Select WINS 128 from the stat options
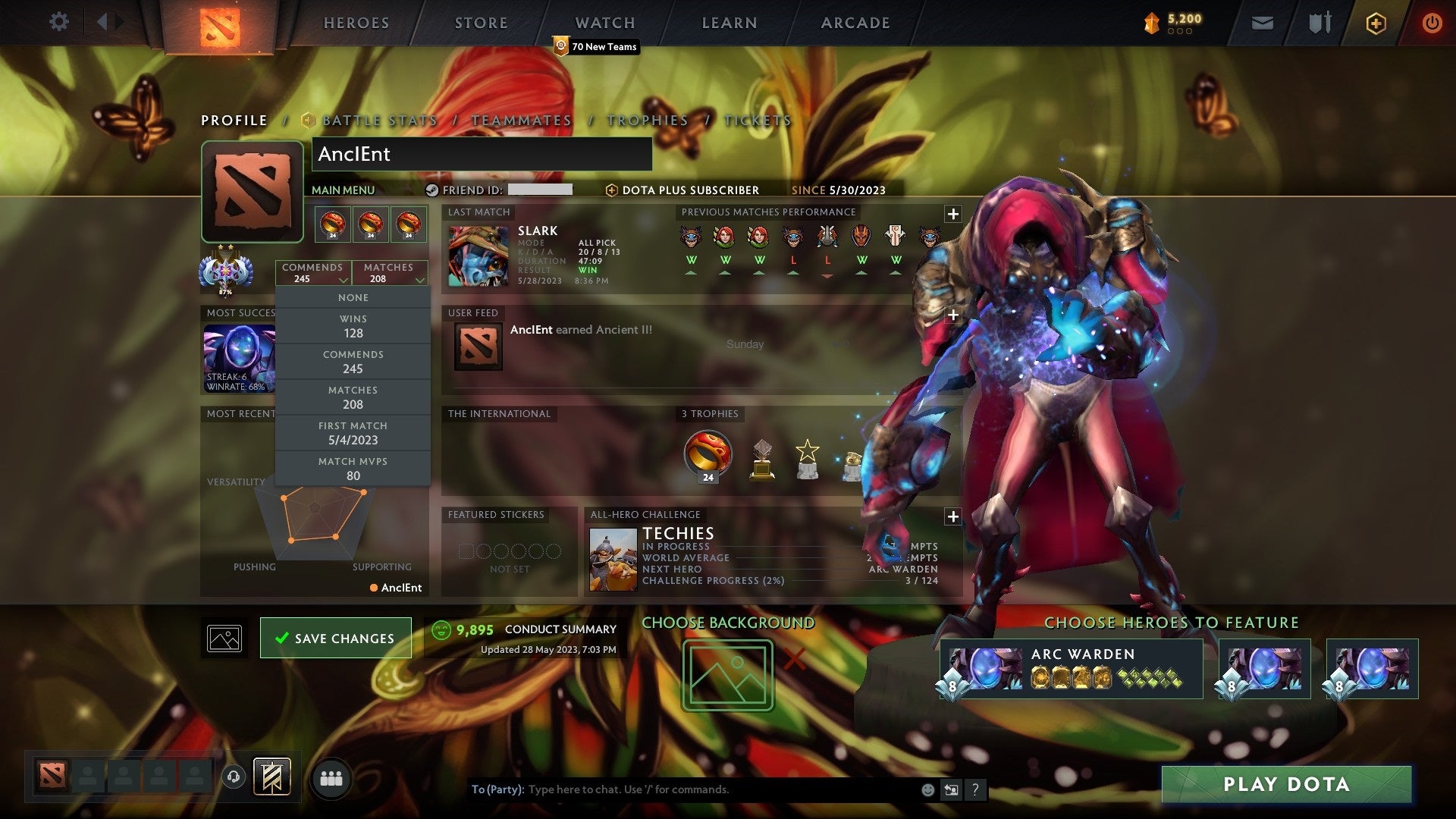1456x819 pixels. [x=353, y=326]
